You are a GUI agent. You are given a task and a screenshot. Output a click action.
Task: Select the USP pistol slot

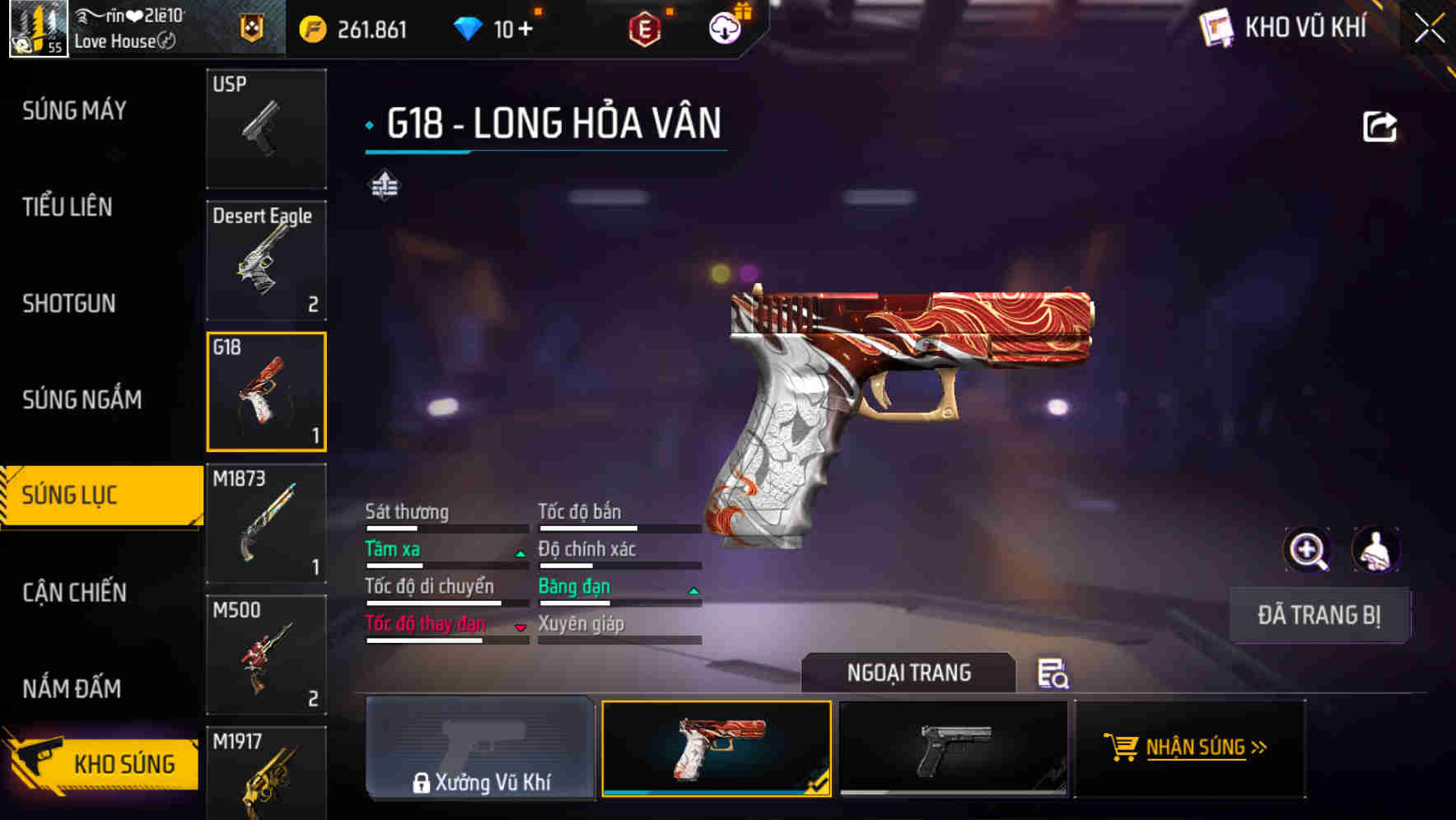pos(266,128)
